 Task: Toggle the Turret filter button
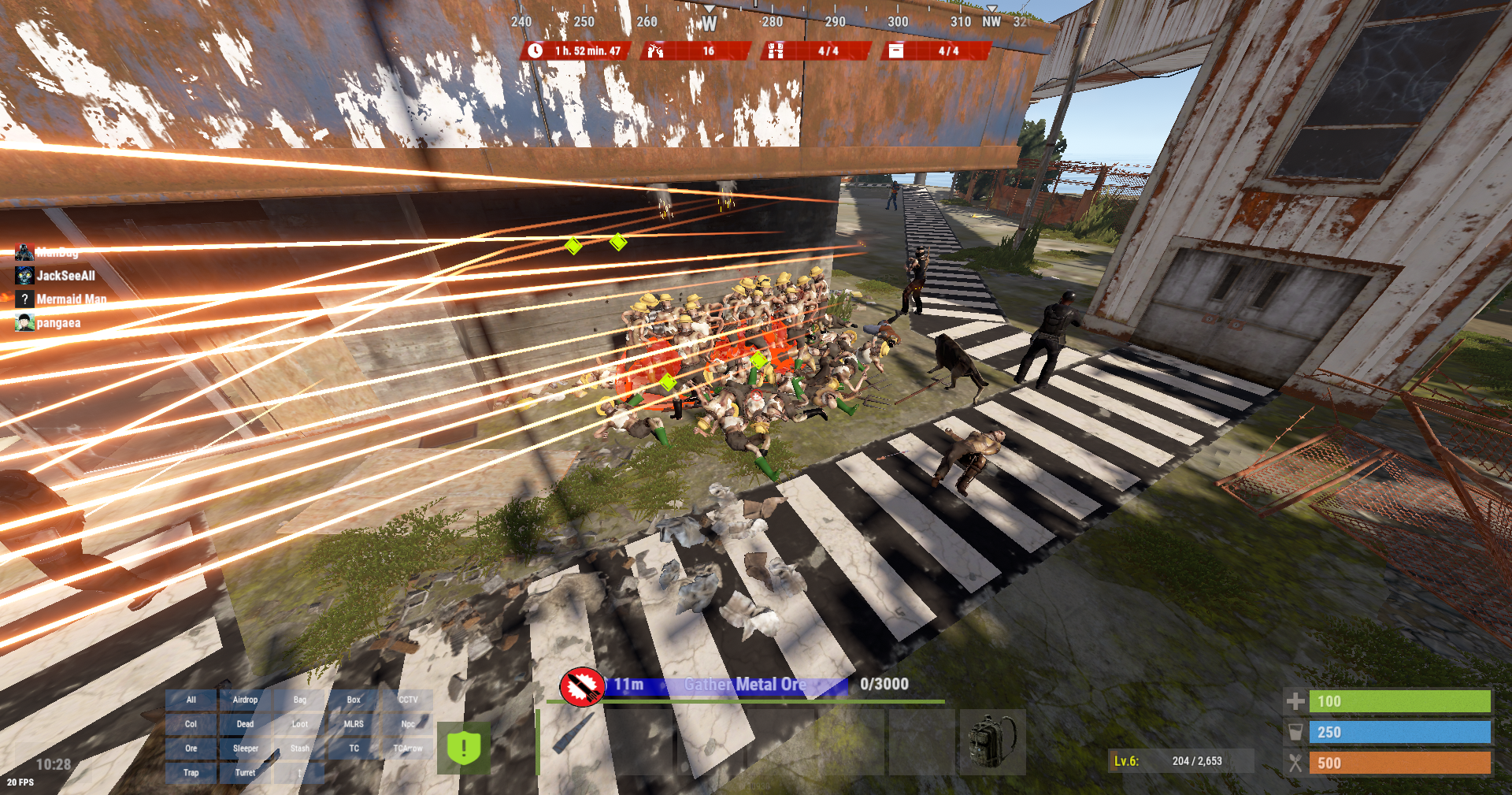(245, 773)
